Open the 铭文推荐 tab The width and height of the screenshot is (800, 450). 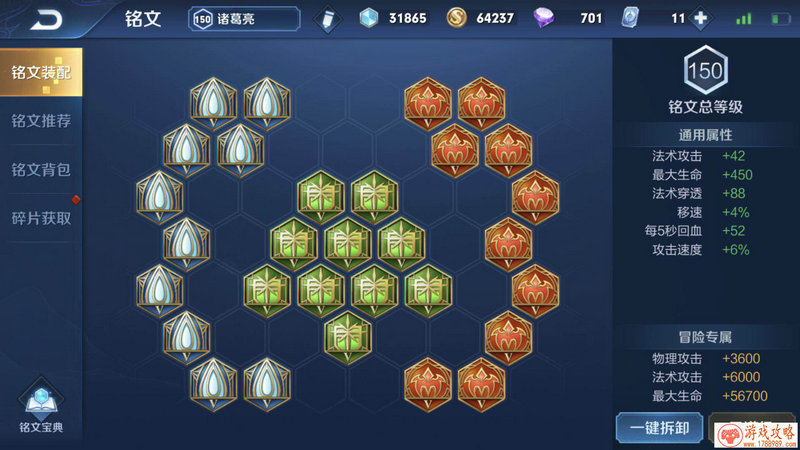[41, 121]
